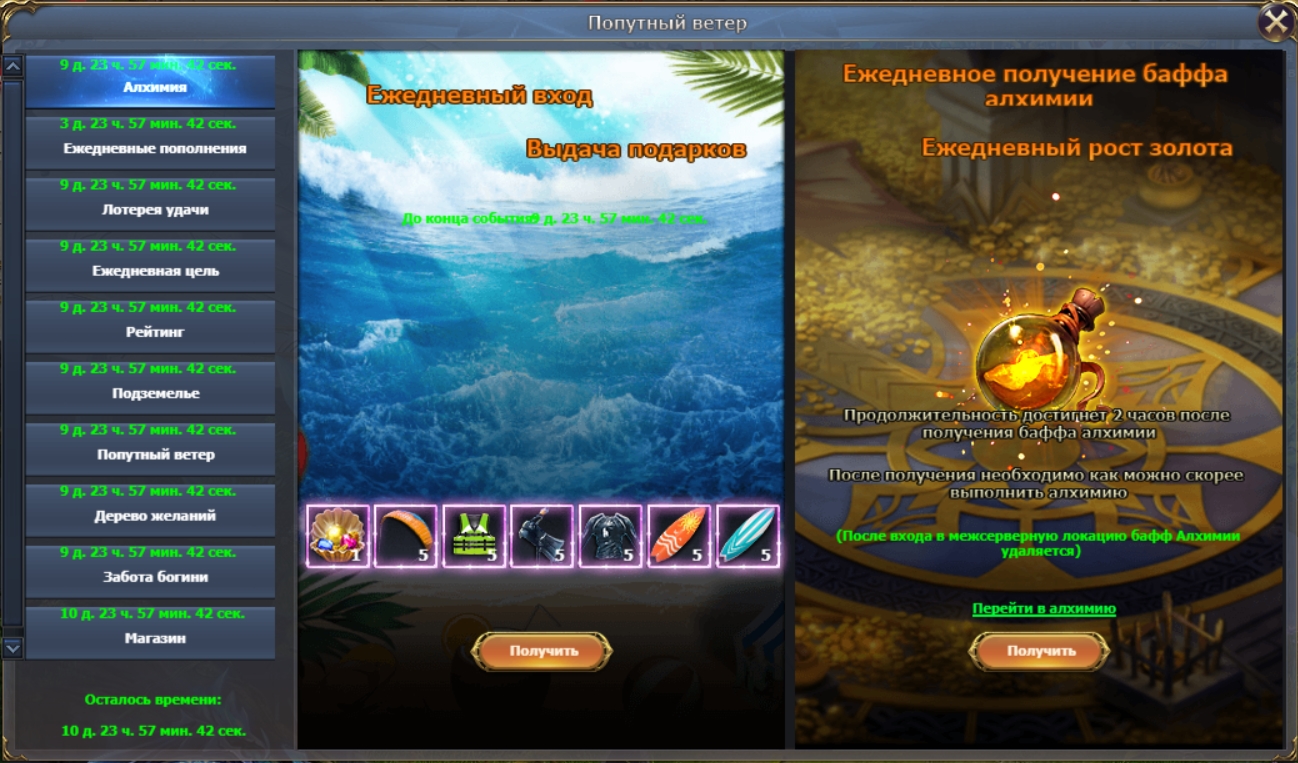Click the event list's down arrow

13,648
